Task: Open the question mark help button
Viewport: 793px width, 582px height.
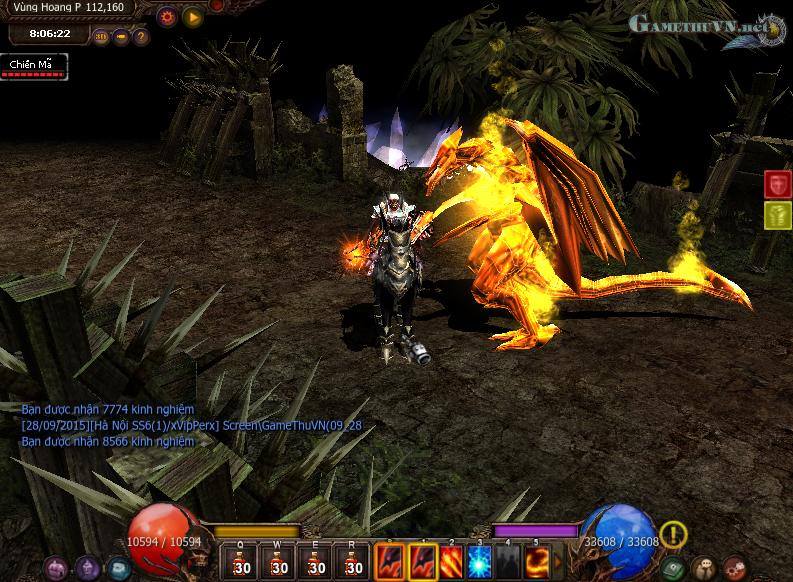Action: [x=140, y=37]
